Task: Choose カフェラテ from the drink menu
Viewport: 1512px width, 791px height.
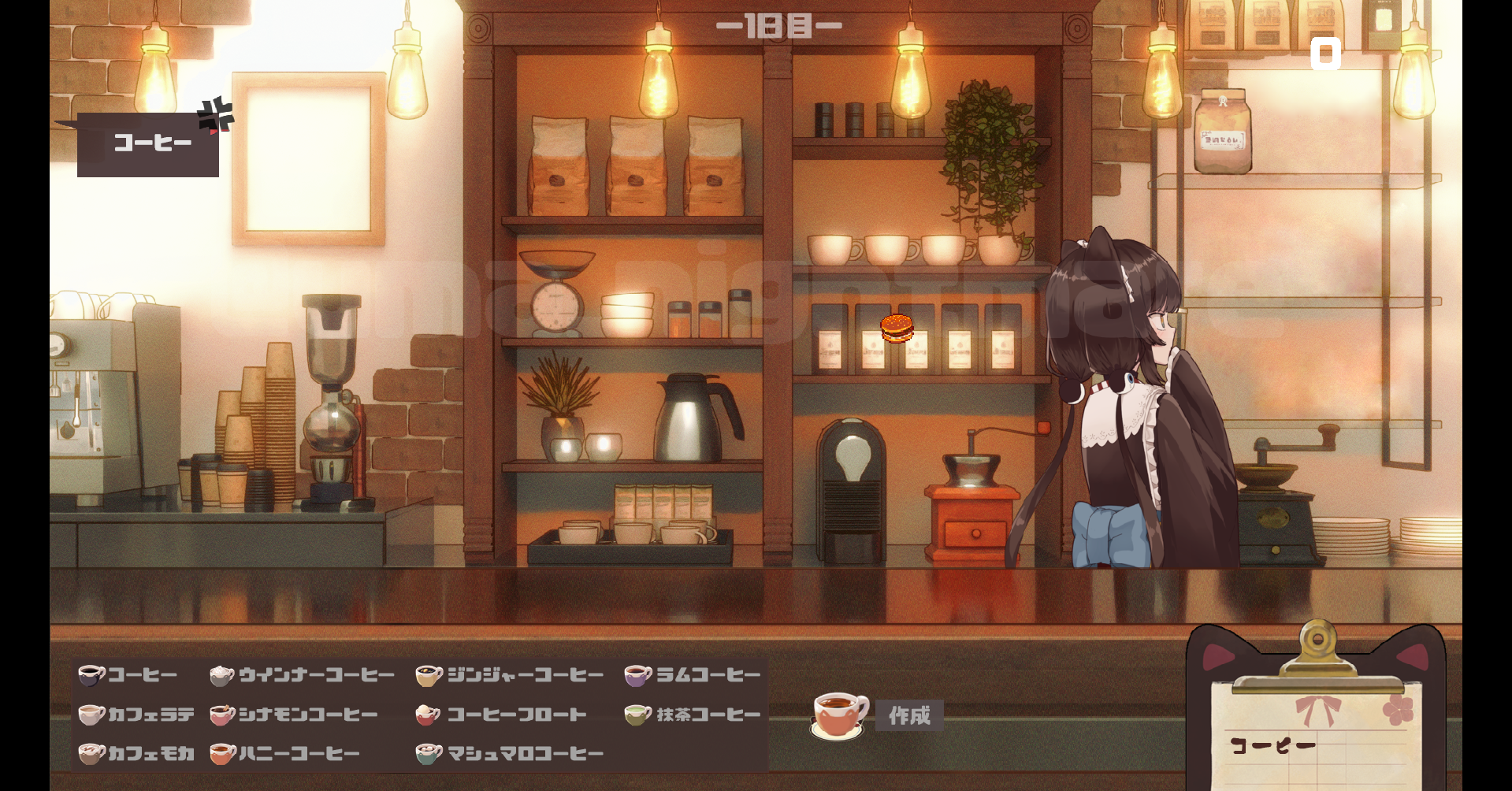Action: click(x=137, y=715)
